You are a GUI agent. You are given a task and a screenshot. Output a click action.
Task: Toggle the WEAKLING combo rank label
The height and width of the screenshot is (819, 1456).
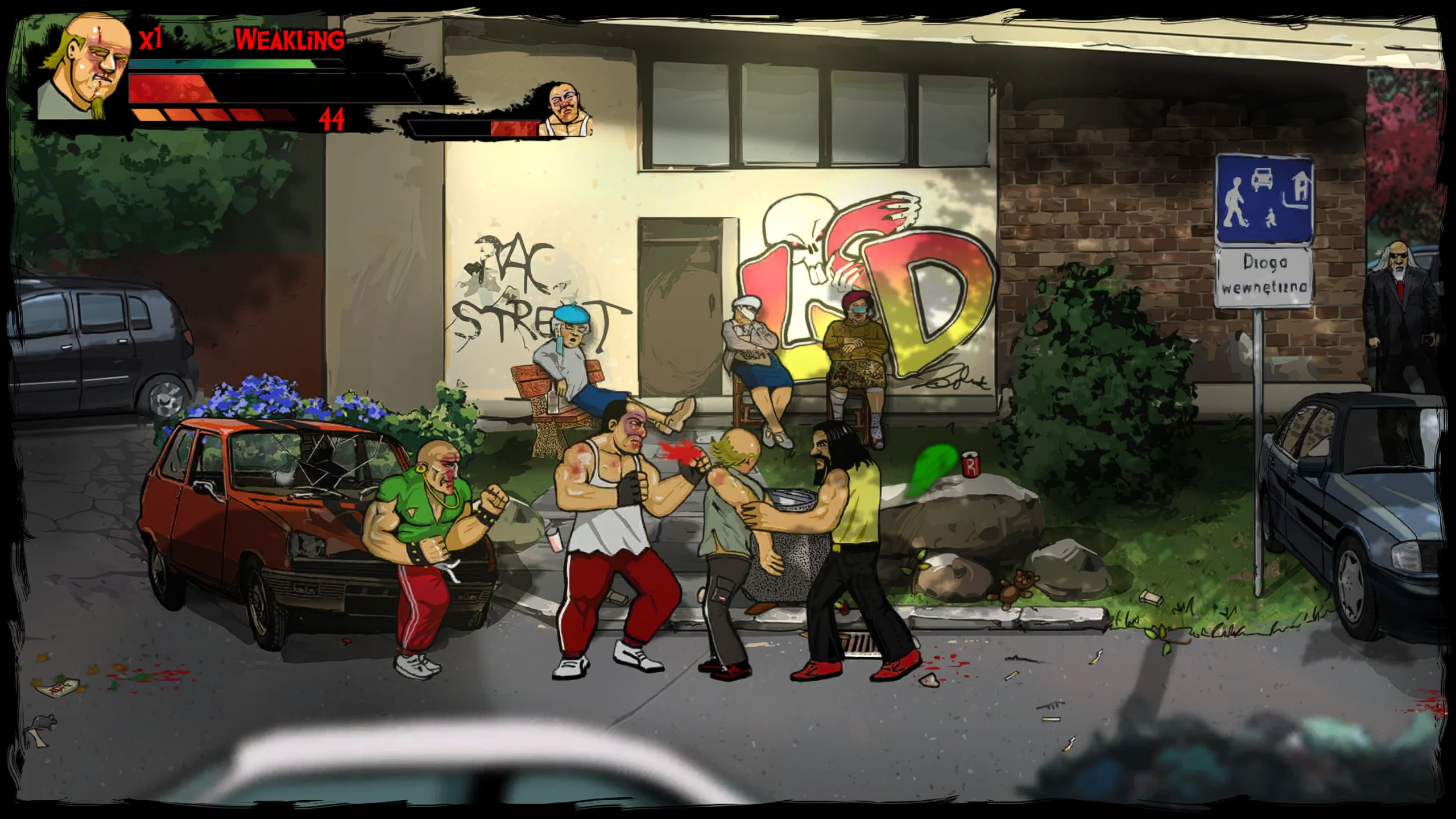coord(290,40)
